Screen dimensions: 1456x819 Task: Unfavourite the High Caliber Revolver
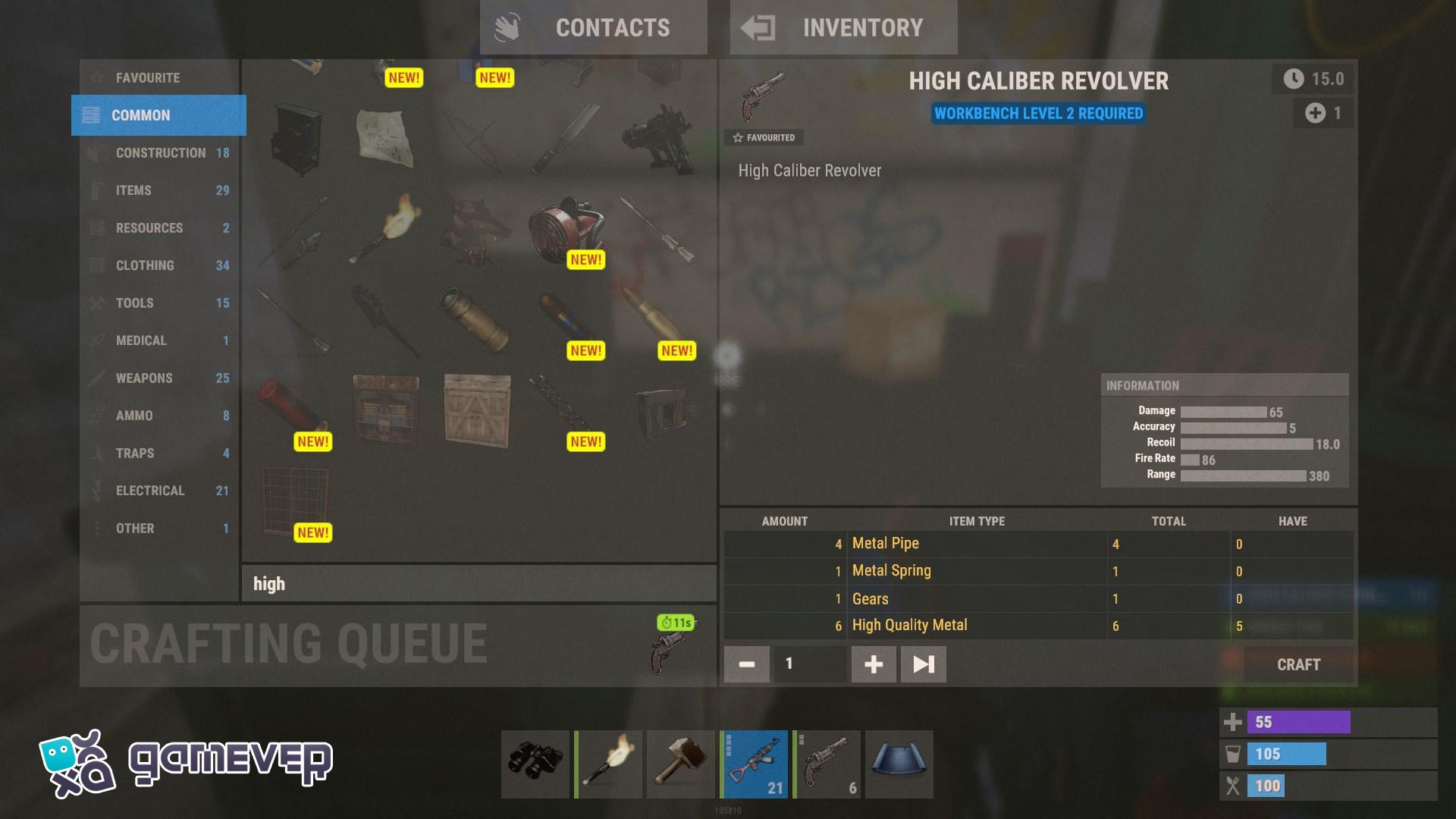[765, 137]
